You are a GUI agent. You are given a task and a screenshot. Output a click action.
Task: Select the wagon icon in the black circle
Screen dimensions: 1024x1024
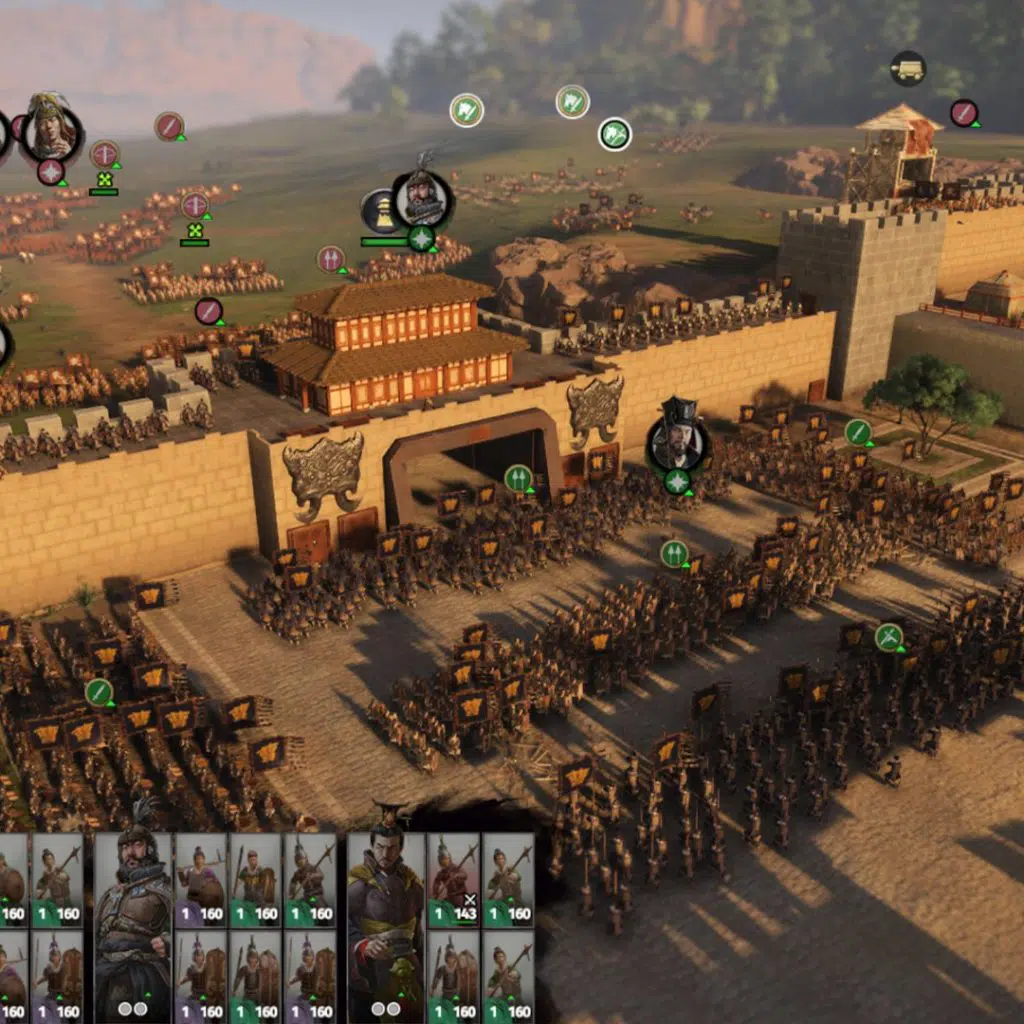click(908, 68)
